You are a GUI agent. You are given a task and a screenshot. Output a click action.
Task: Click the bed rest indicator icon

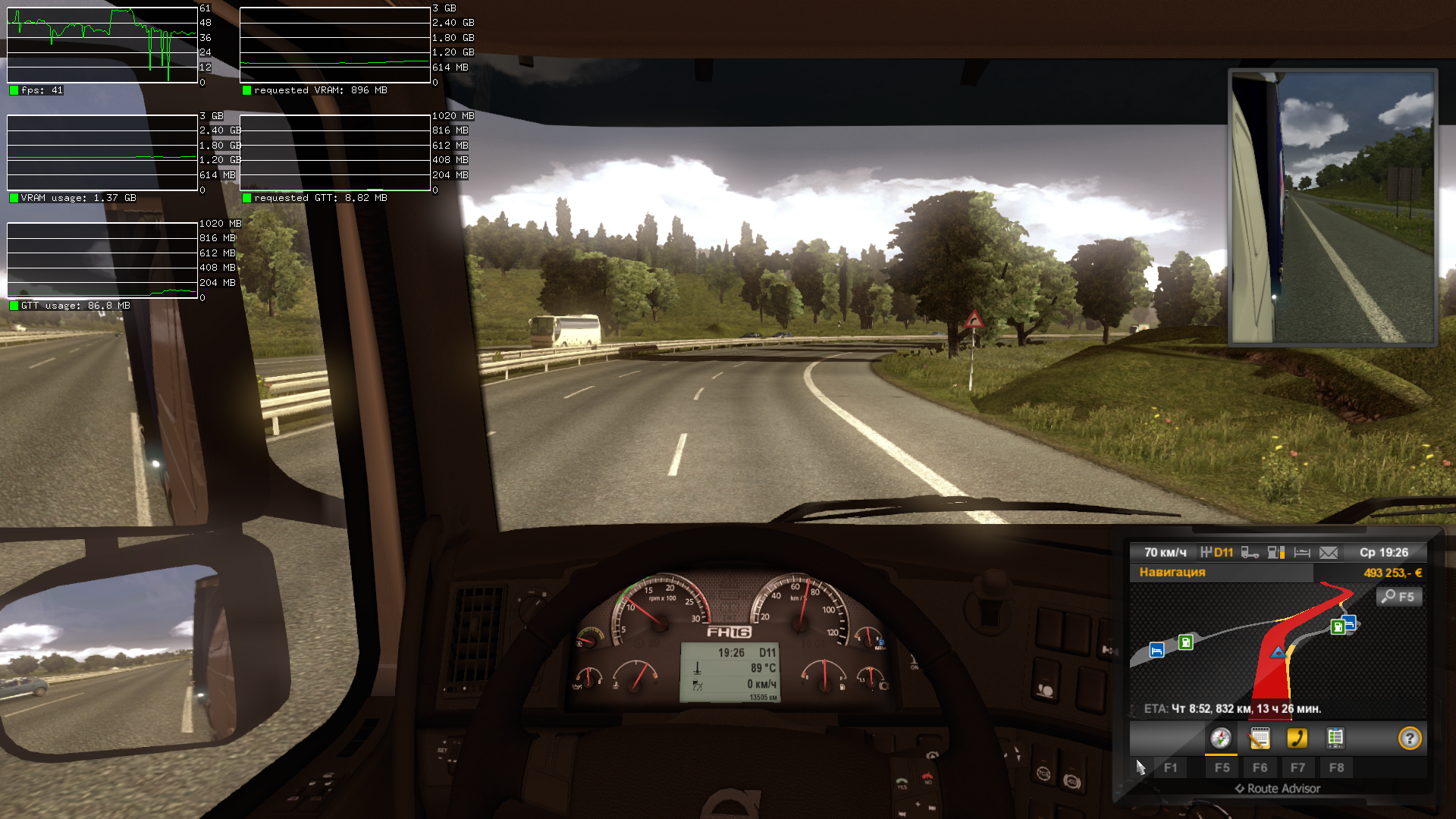1302,553
